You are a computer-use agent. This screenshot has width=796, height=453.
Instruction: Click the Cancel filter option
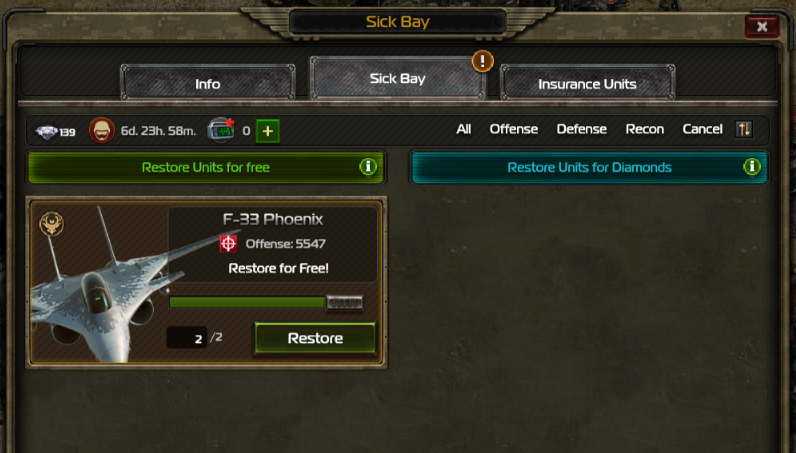click(x=702, y=129)
